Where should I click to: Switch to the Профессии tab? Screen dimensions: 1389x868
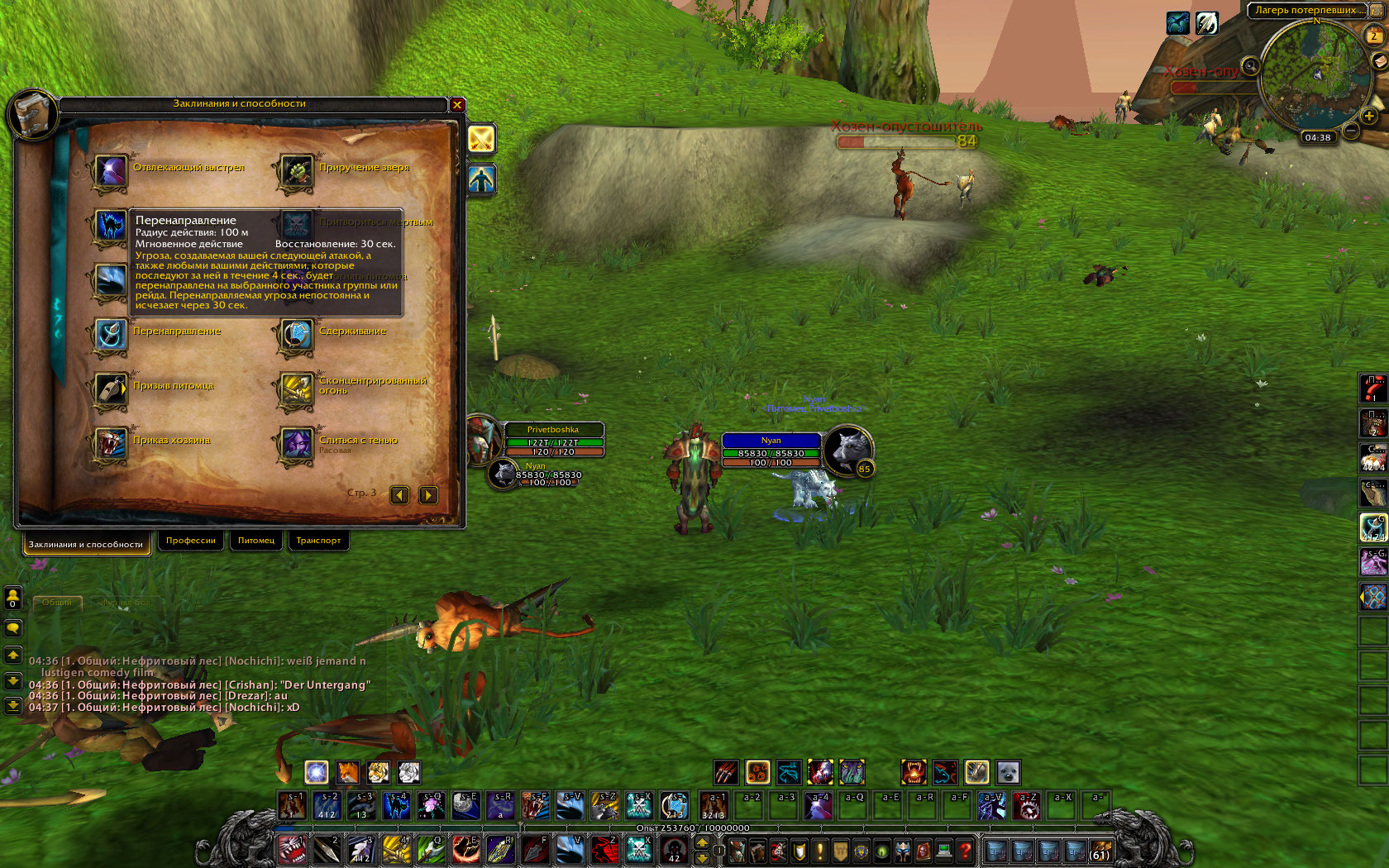coord(190,541)
